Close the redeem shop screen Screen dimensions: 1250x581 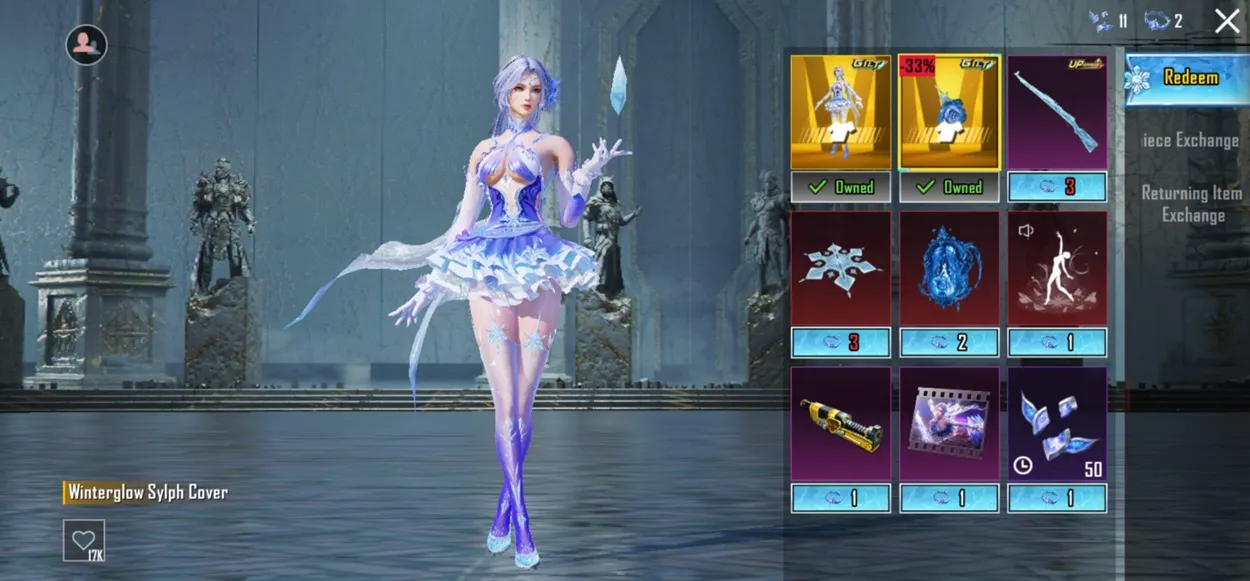coord(1227,21)
